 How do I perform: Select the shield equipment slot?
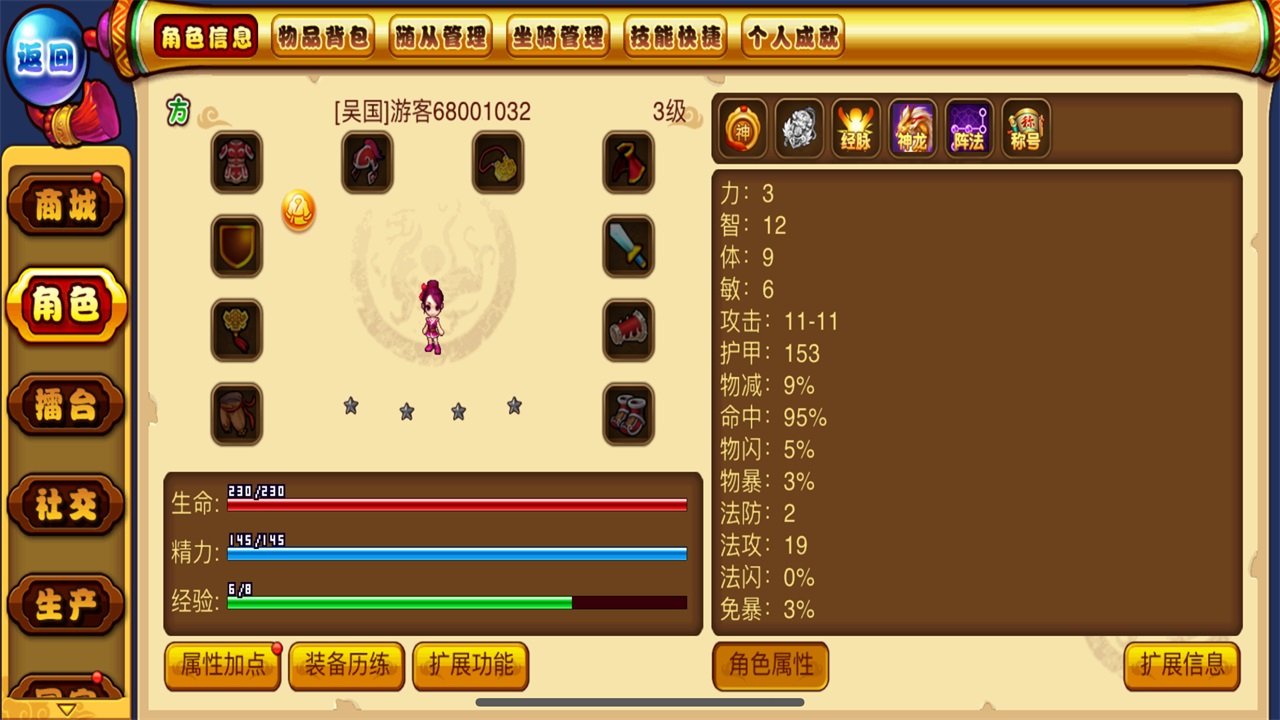pyautogui.click(x=237, y=246)
